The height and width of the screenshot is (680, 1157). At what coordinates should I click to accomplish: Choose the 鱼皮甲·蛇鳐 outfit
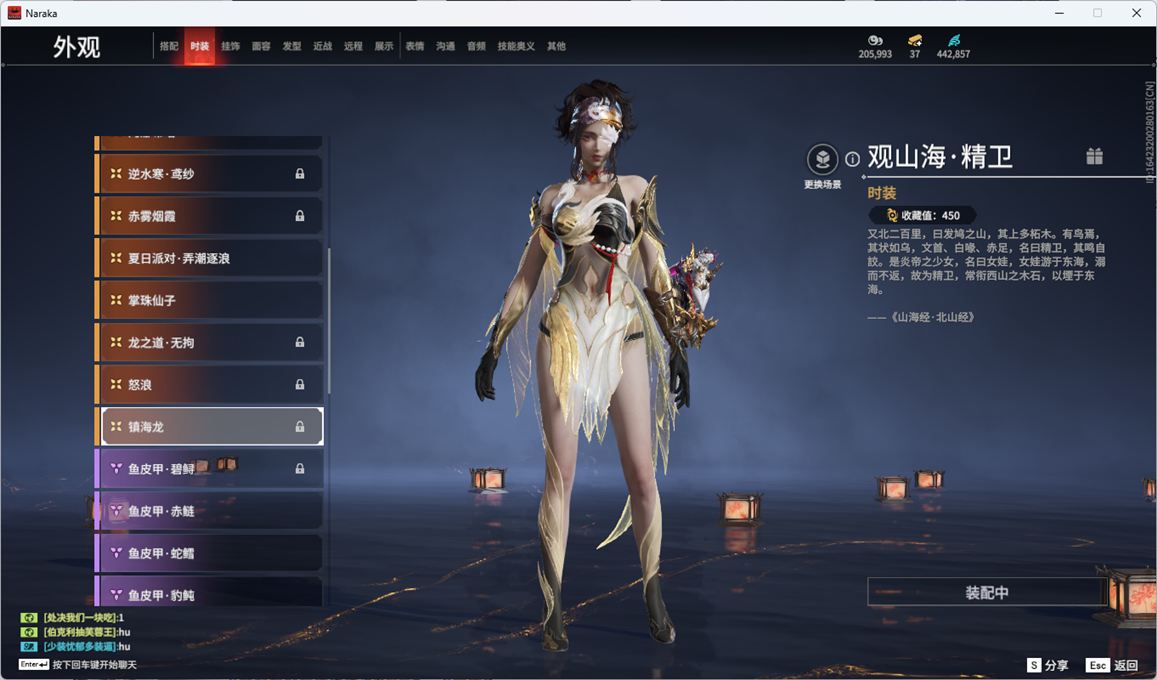210,553
